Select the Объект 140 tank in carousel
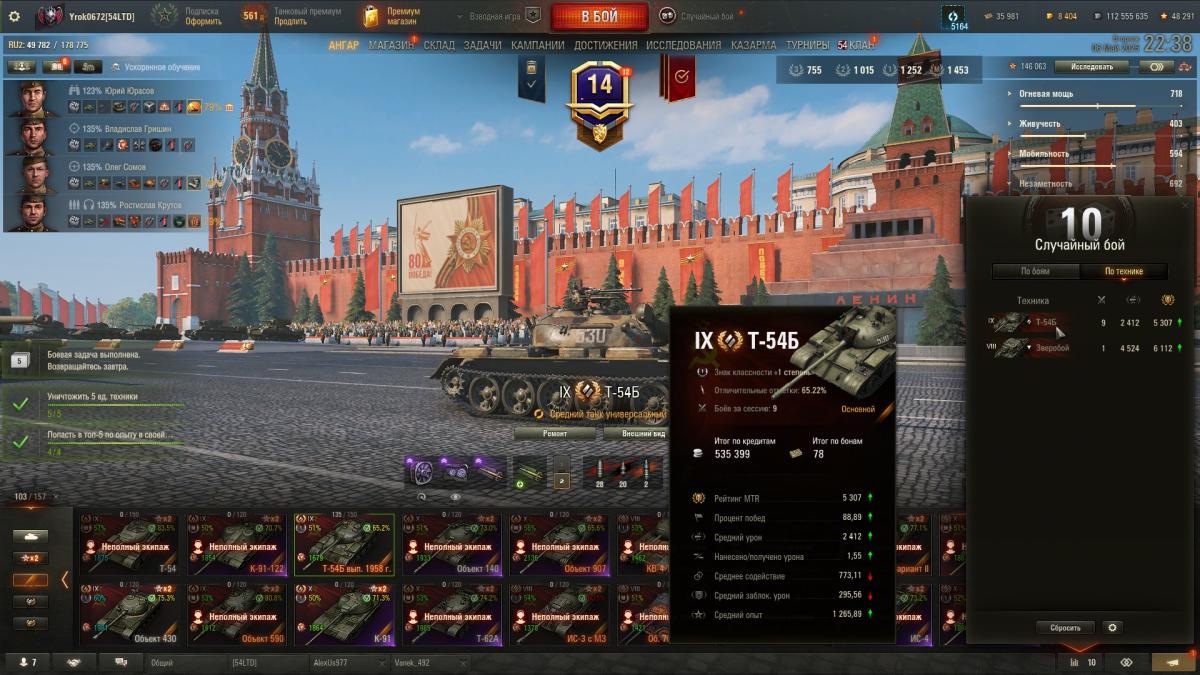This screenshot has height=675, width=1200. click(x=451, y=544)
